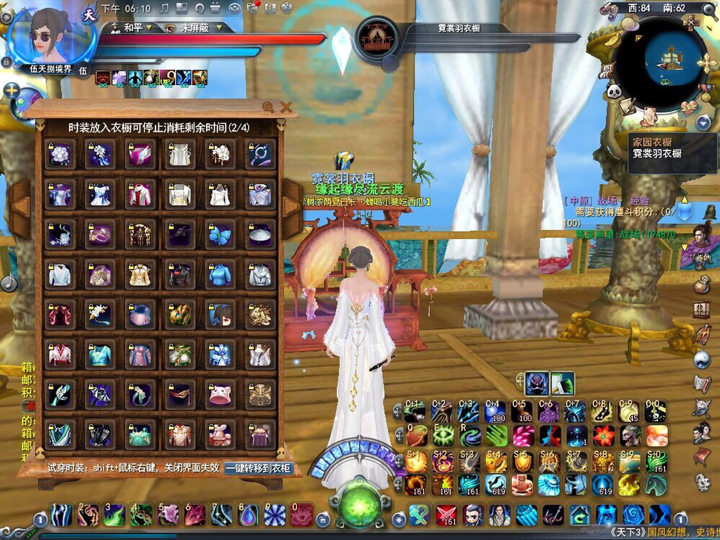Click the magnifier icon on the wardrobe panel
Viewport: 720px width, 540px height.
[268, 106]
